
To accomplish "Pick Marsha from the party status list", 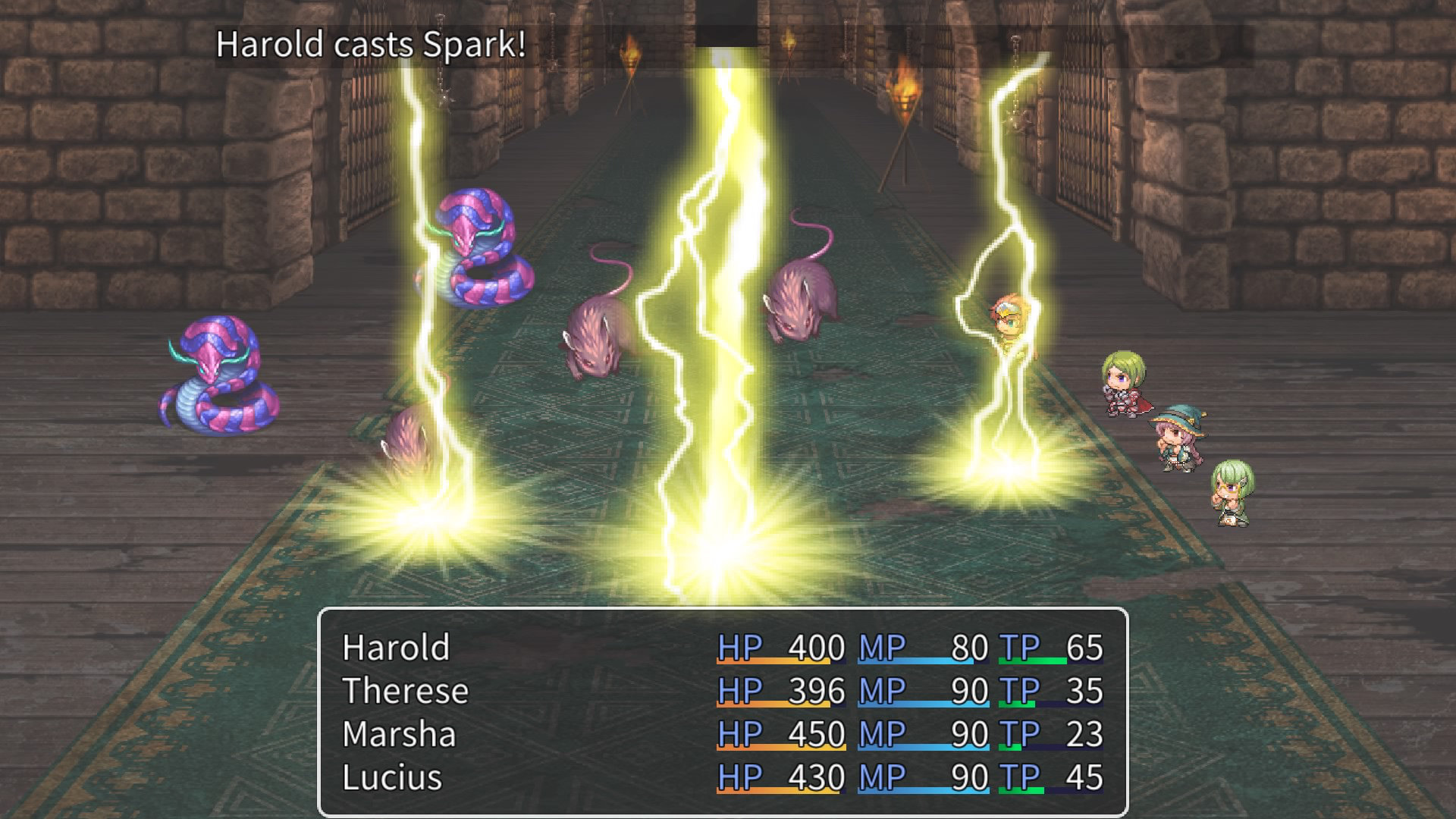I will [x=400, y=735].
